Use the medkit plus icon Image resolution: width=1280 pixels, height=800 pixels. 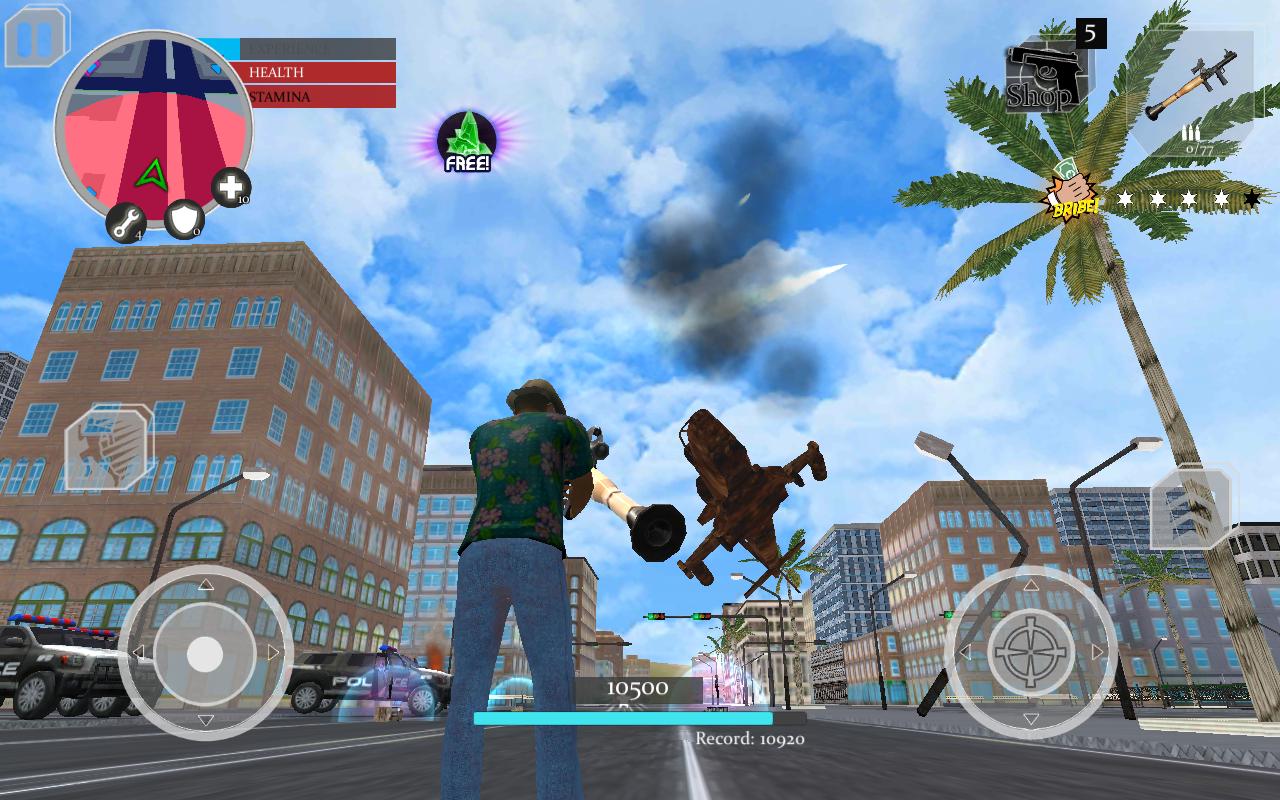[231, 187]
